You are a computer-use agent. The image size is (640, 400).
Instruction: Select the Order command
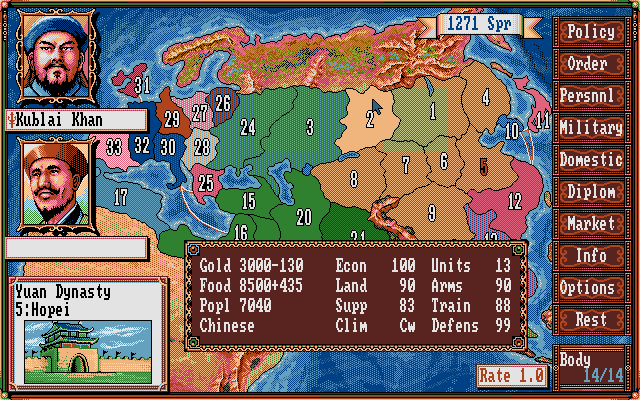pos(590,64)
